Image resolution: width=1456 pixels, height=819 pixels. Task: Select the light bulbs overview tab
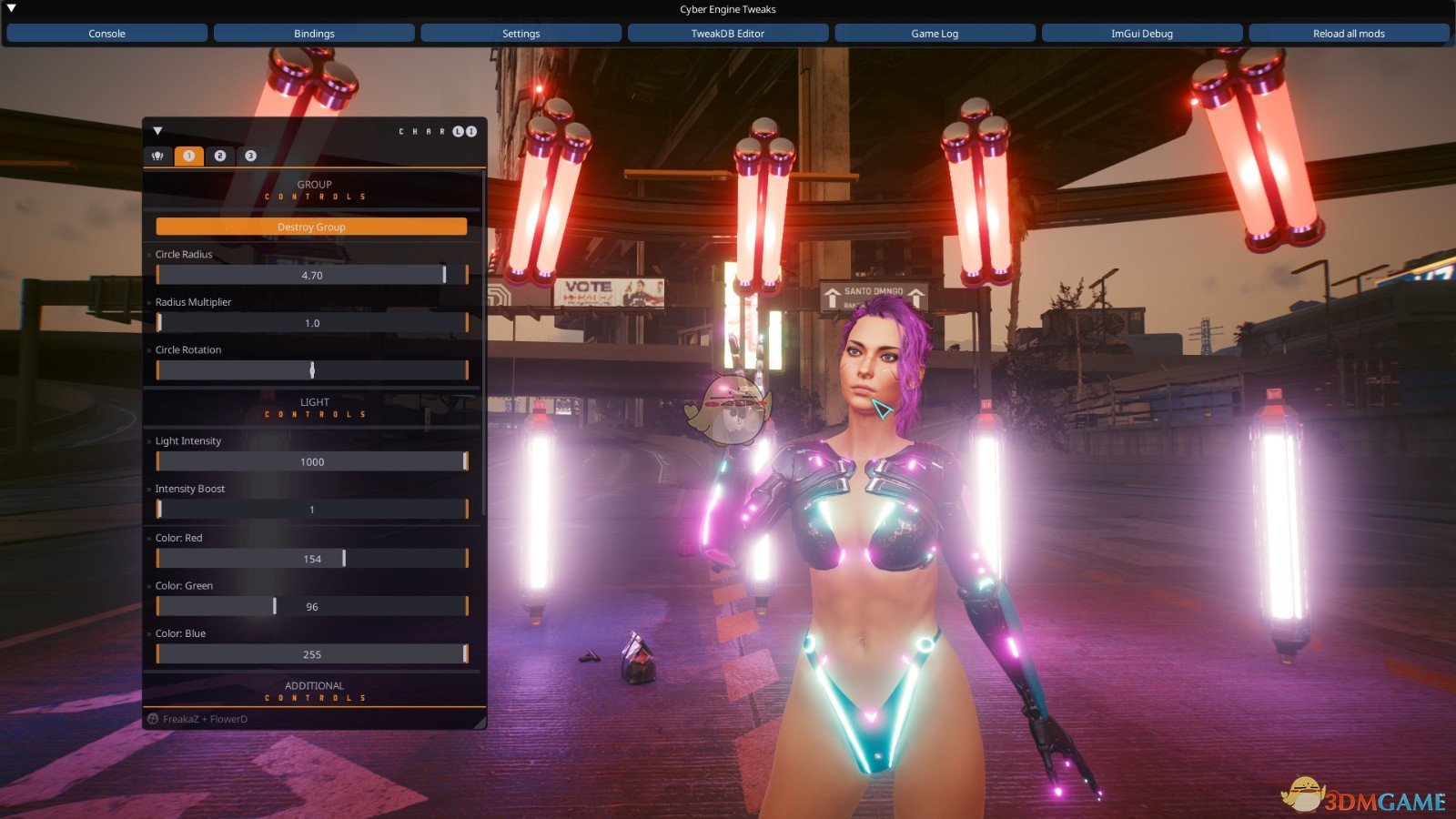coord(157,156)
